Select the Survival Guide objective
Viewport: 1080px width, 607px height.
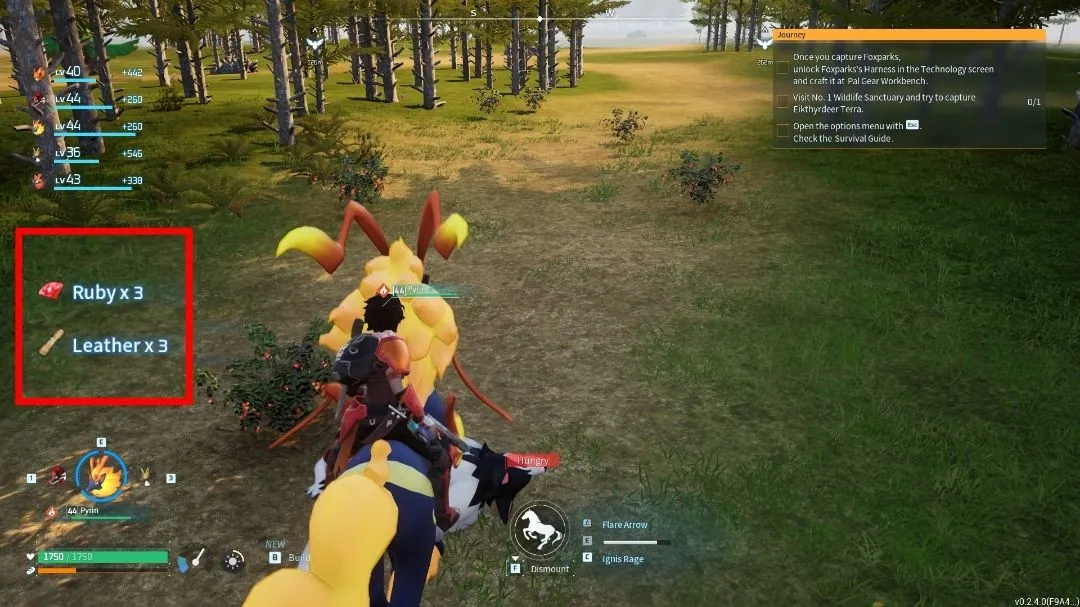[856, 132]
